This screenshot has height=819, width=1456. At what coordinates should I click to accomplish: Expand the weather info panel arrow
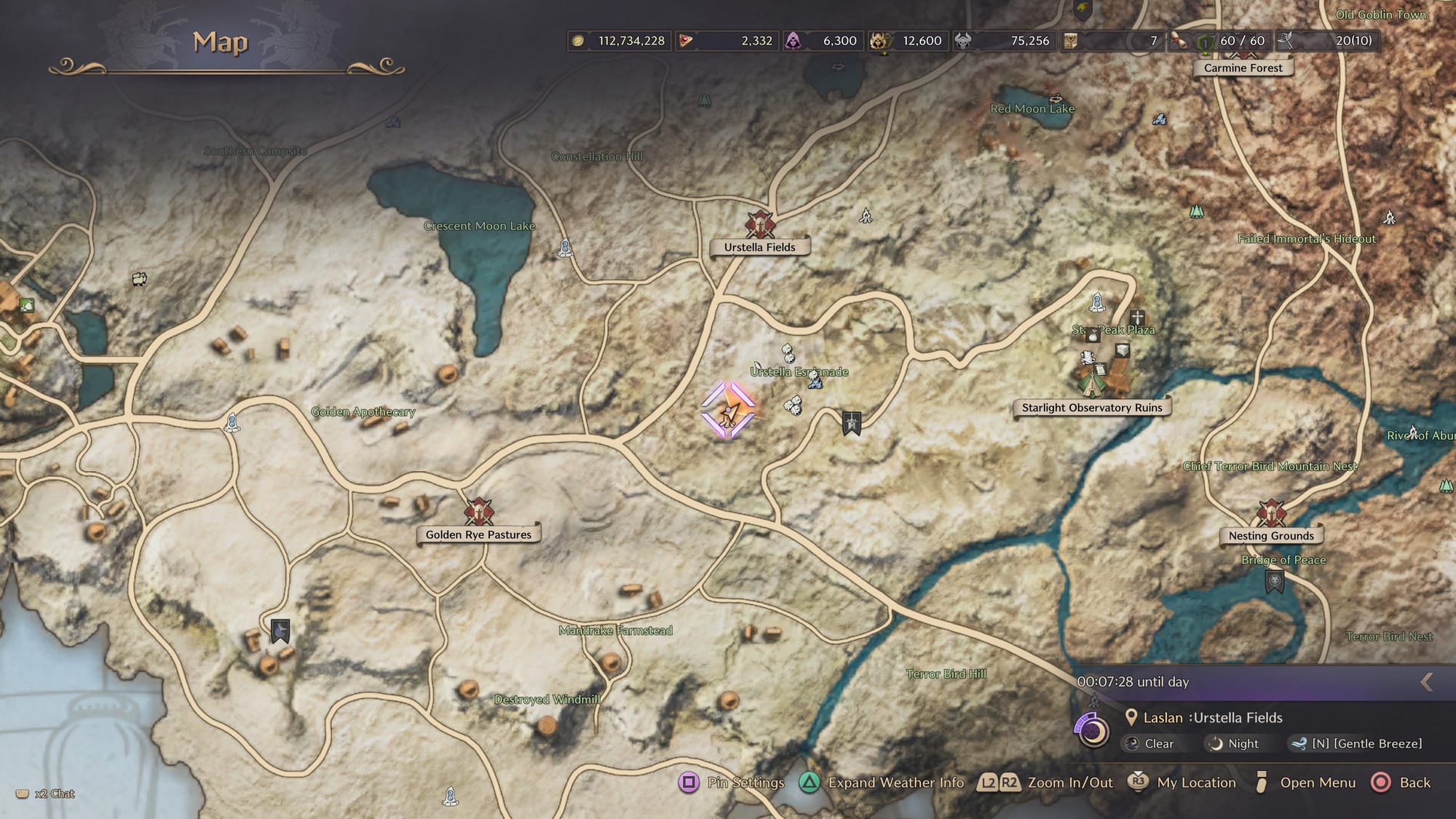(x=1427, y=682)
